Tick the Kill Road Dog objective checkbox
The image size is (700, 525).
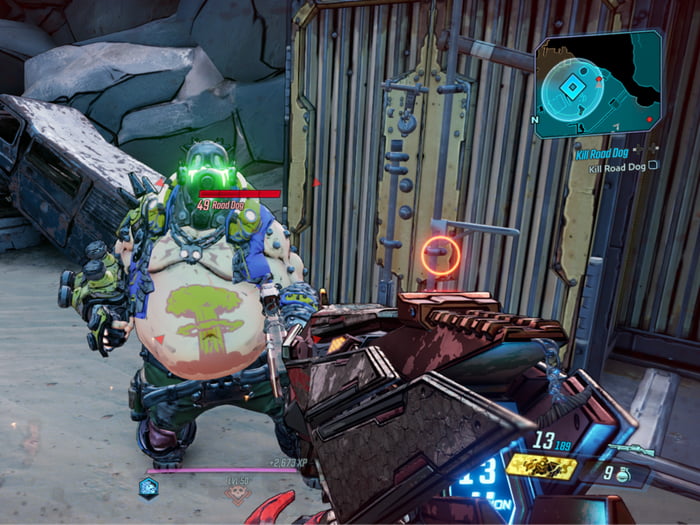(653, 166)
